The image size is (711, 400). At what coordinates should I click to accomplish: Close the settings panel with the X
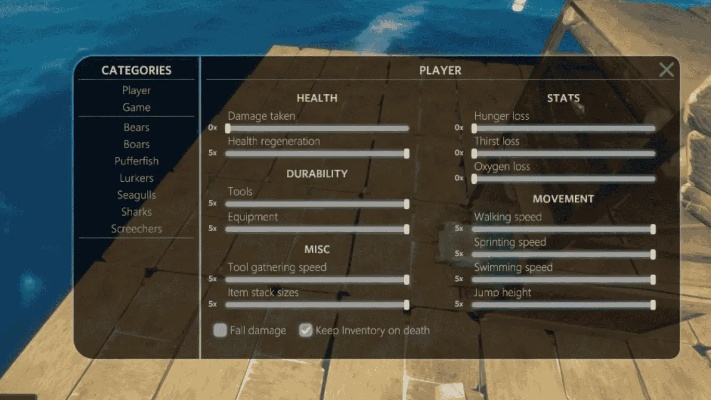(666, 70)
